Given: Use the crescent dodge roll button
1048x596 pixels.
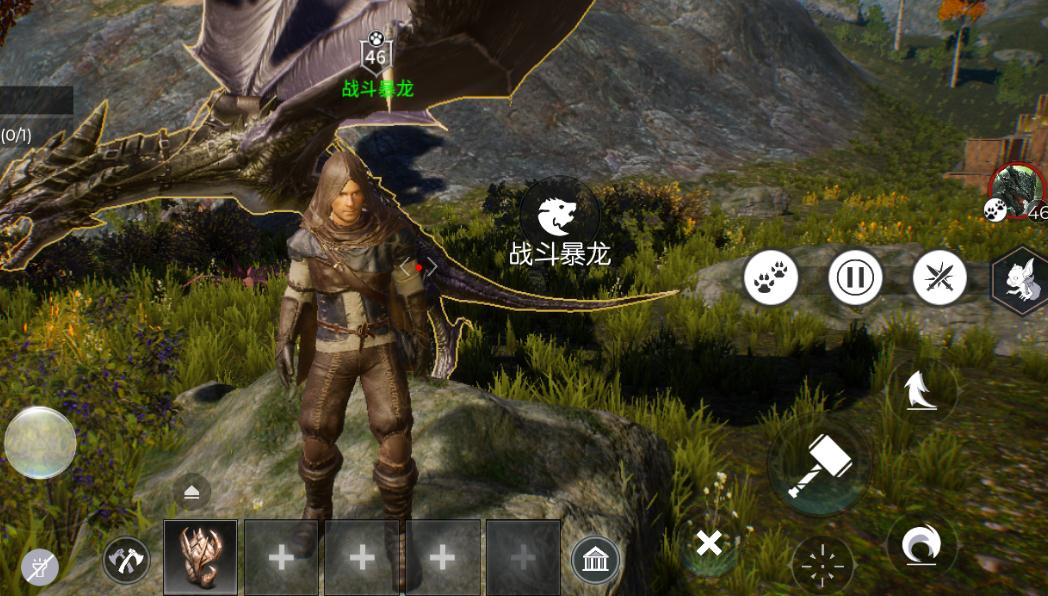Looking at the screenshot, I should tap(921, 546).
